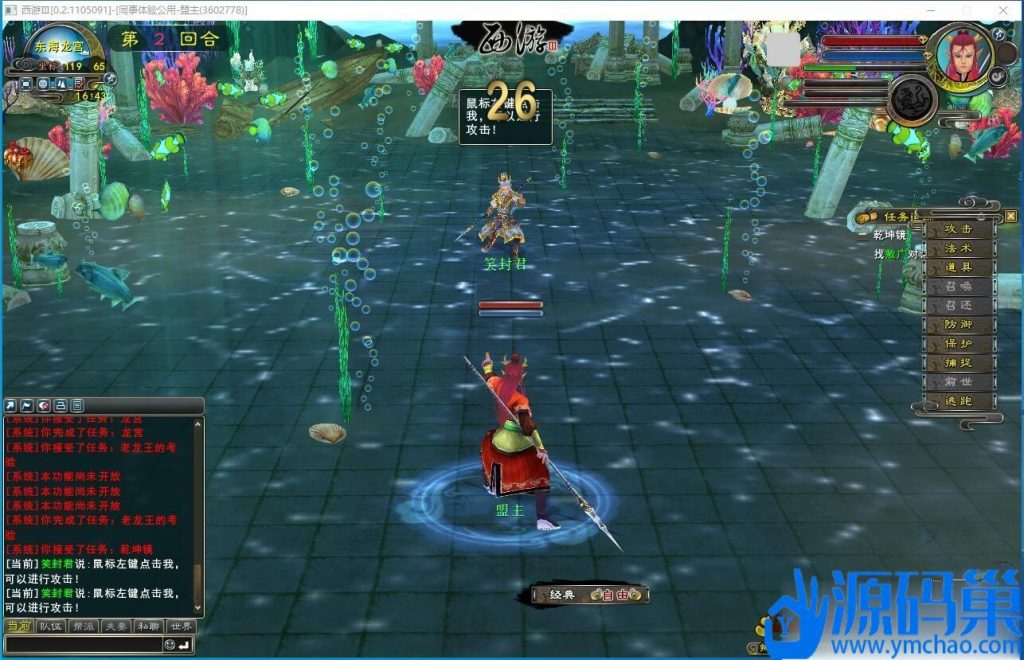Image resolution: width=1024 pixels, height=660 pixels.
Task: Select the 世界 (World) chat tab
Action: (180, 627)
